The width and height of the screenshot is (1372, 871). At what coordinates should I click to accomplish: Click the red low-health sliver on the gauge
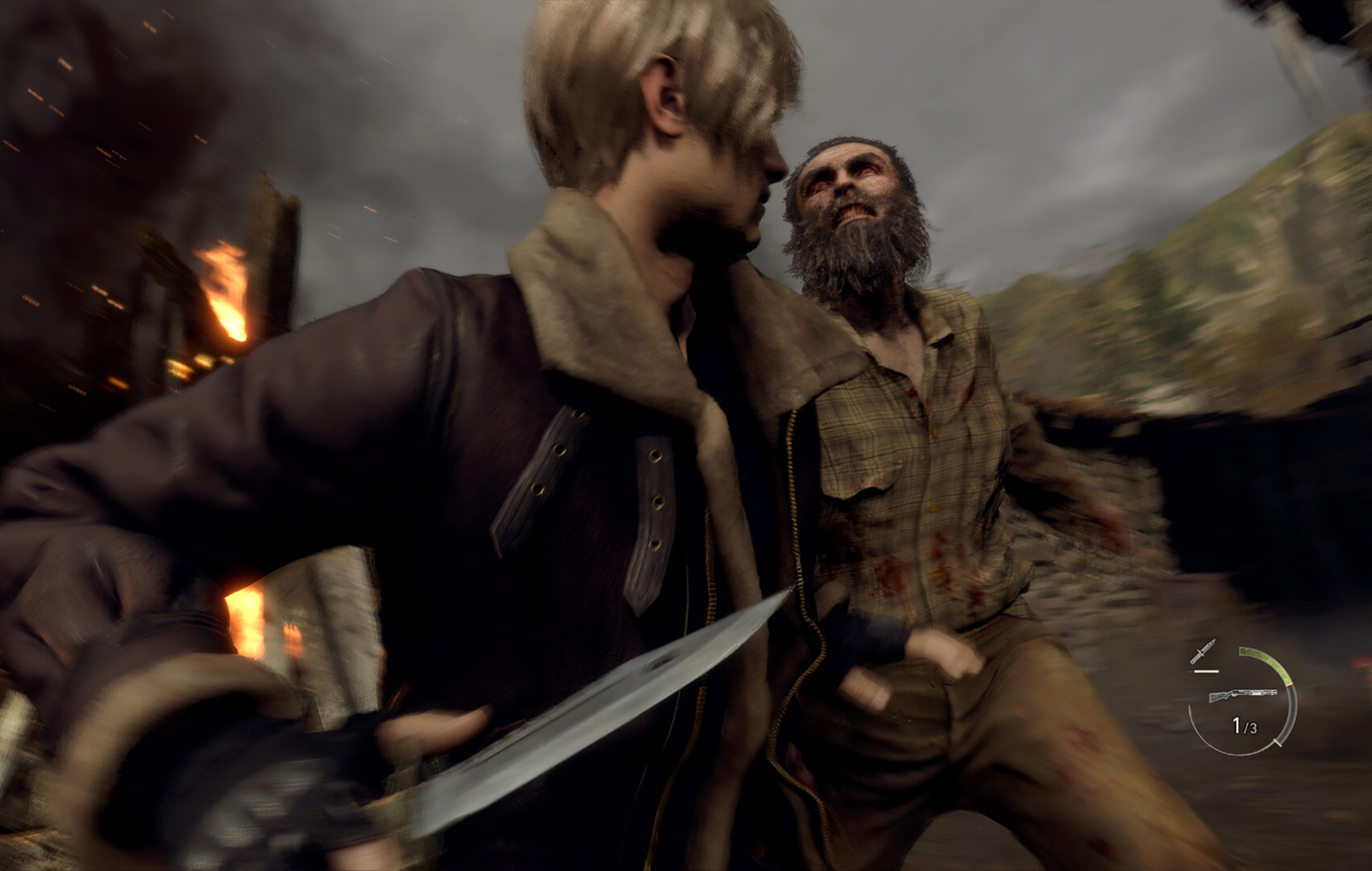click(1290, 686)
